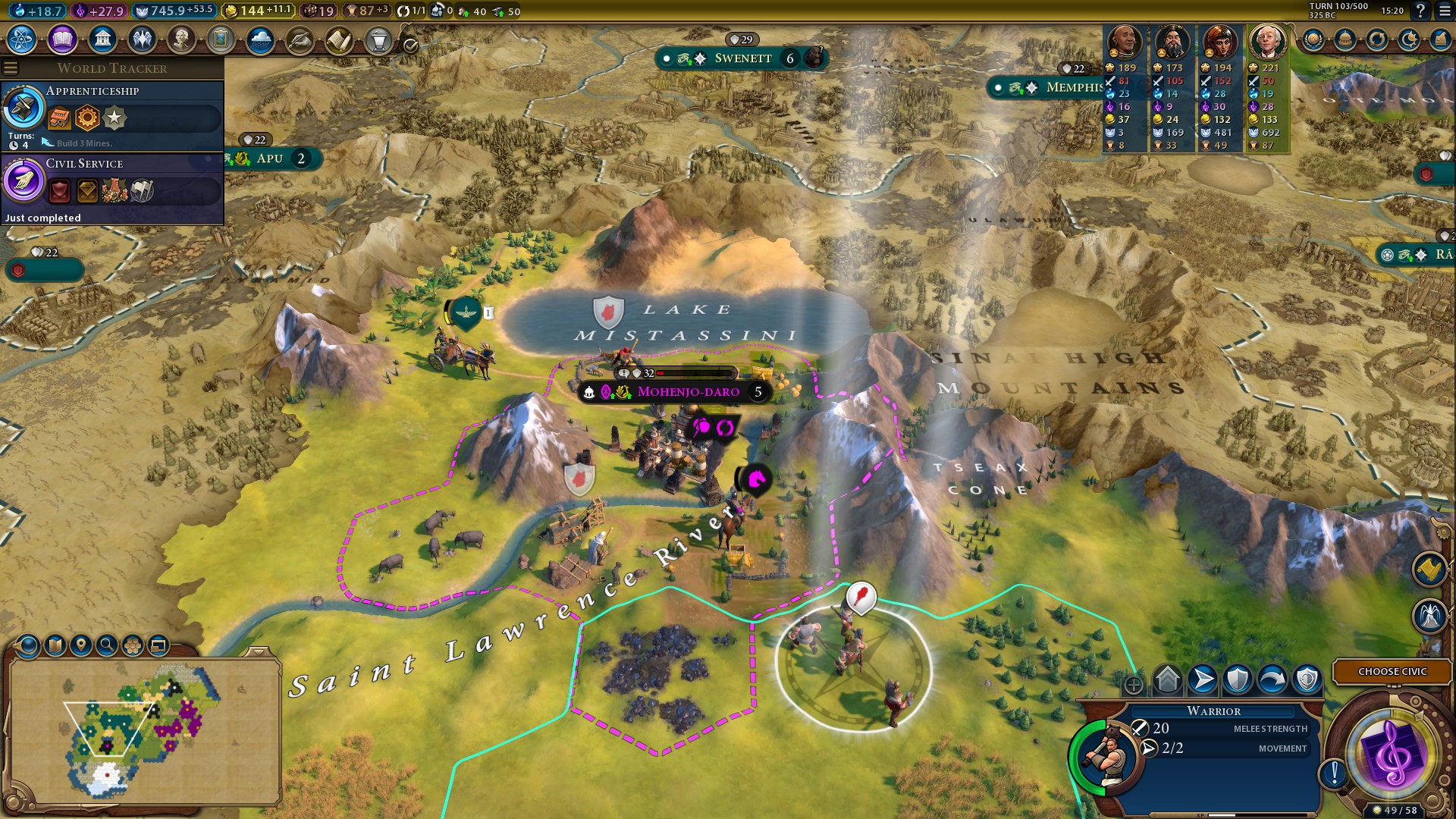Open the main menu hamburger icon
This screenshot has width=1456, height=819.
click(1443, 11)
